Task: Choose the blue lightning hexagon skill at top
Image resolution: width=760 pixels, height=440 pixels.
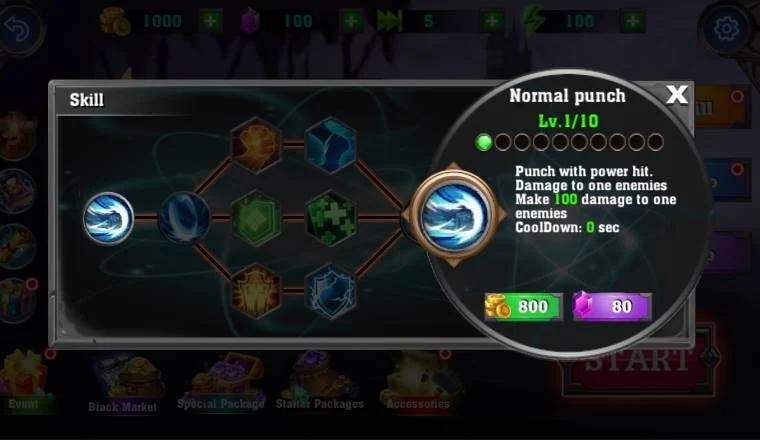Action: click(x=330, y=144)
